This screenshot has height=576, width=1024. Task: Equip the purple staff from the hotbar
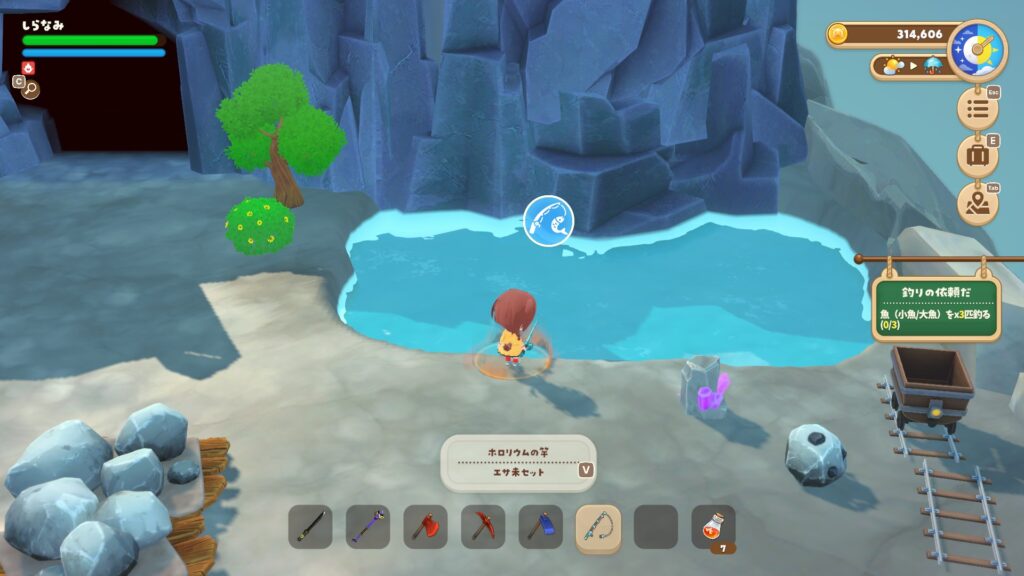tap(368, 526)
